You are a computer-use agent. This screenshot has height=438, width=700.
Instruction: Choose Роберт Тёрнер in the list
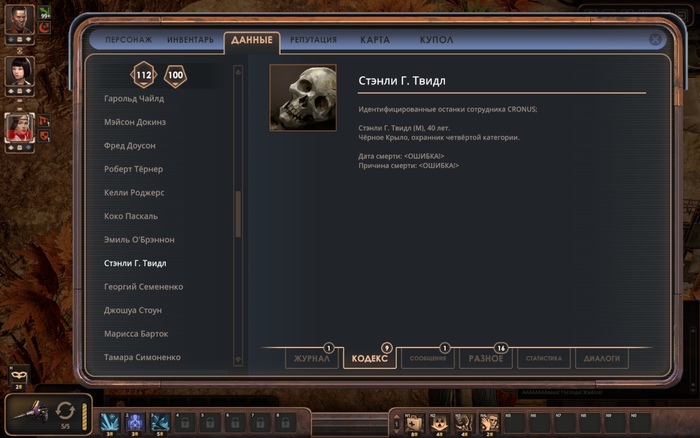(133, 169)
